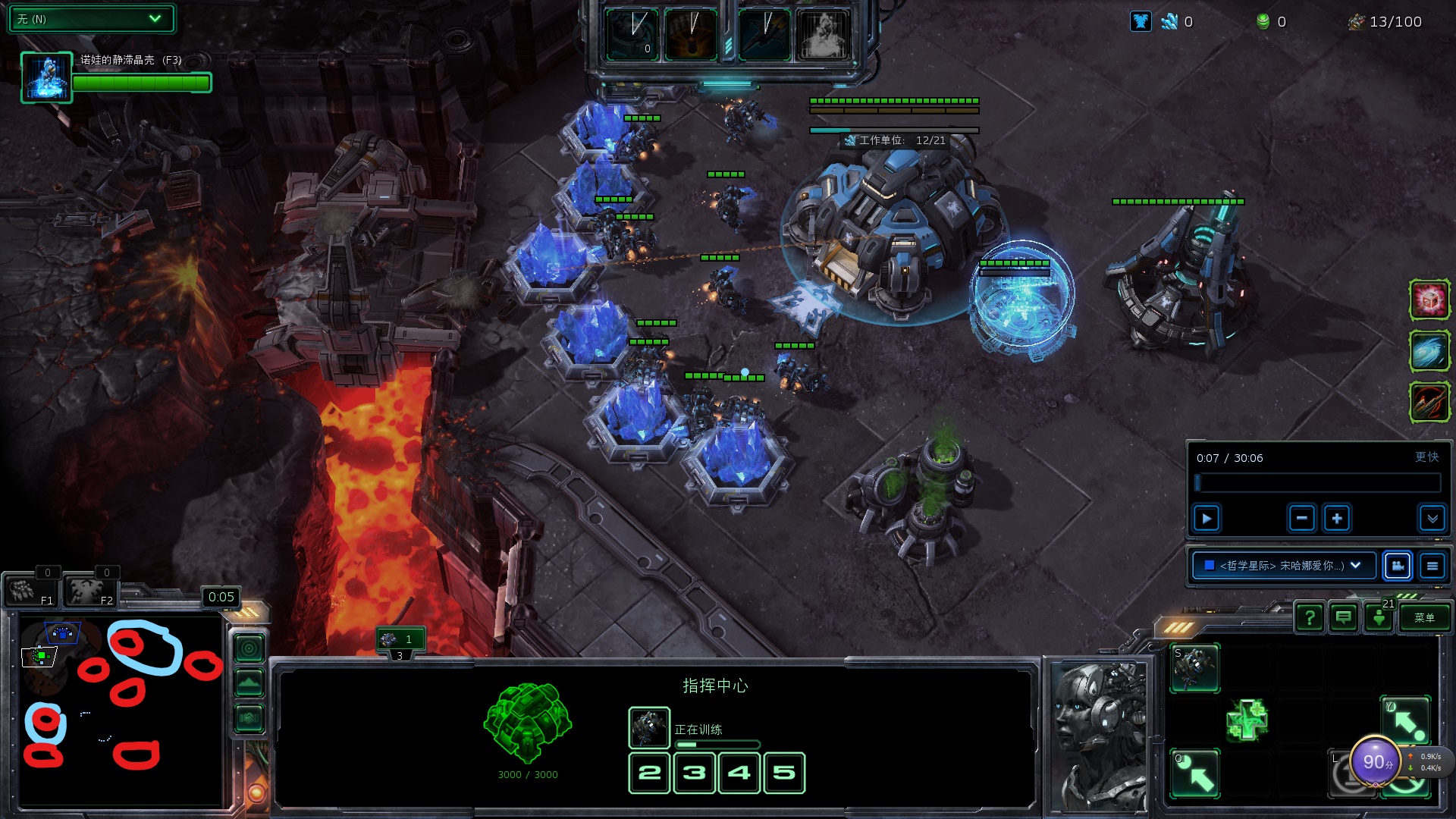The width and height of the screenshot is (1456, 819).
Task: Select control group 1 tab
Action: click(x=400, y=639)
